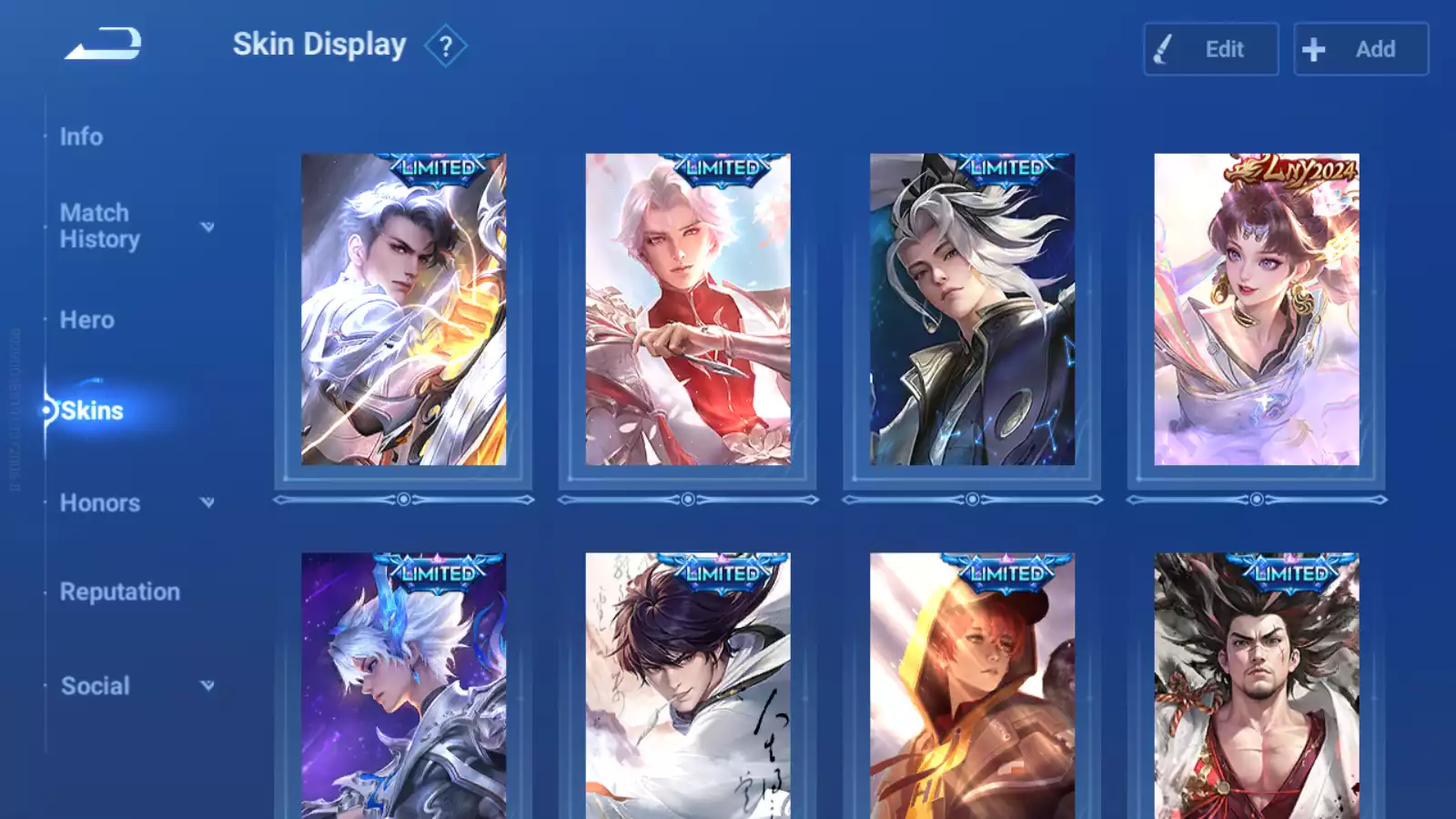Go back using the top-left arrow
The height and width of the screenshot is (819, 1456).
coord(103,44)
